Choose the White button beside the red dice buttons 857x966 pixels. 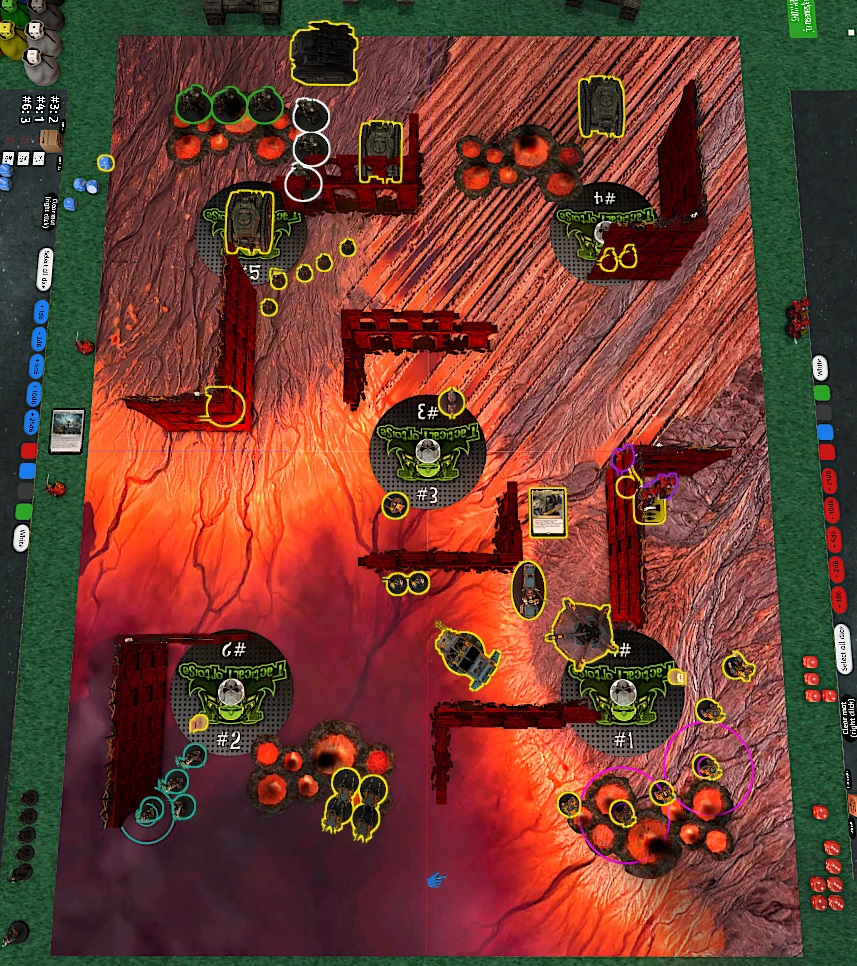coord(819,367)
